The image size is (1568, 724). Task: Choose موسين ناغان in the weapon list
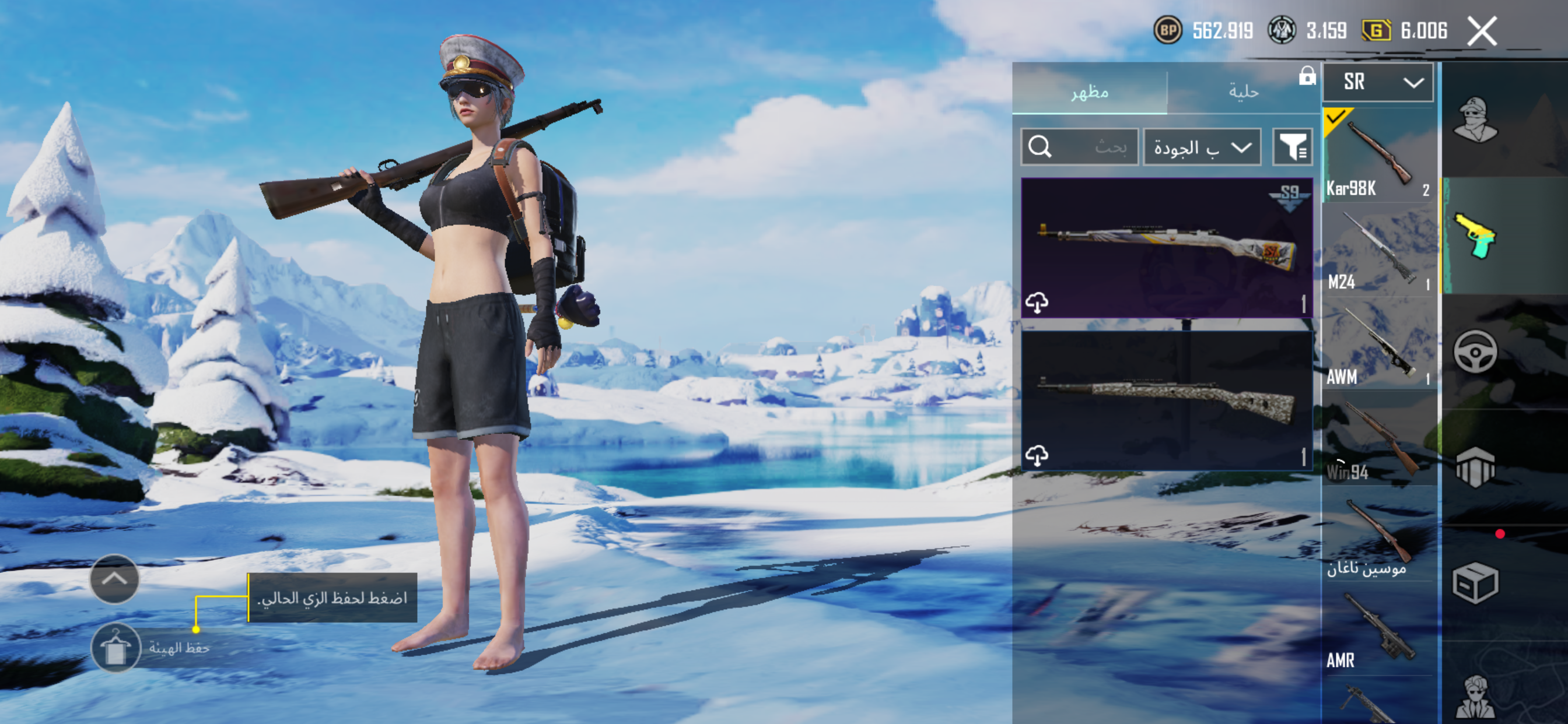click(1378, 535)
